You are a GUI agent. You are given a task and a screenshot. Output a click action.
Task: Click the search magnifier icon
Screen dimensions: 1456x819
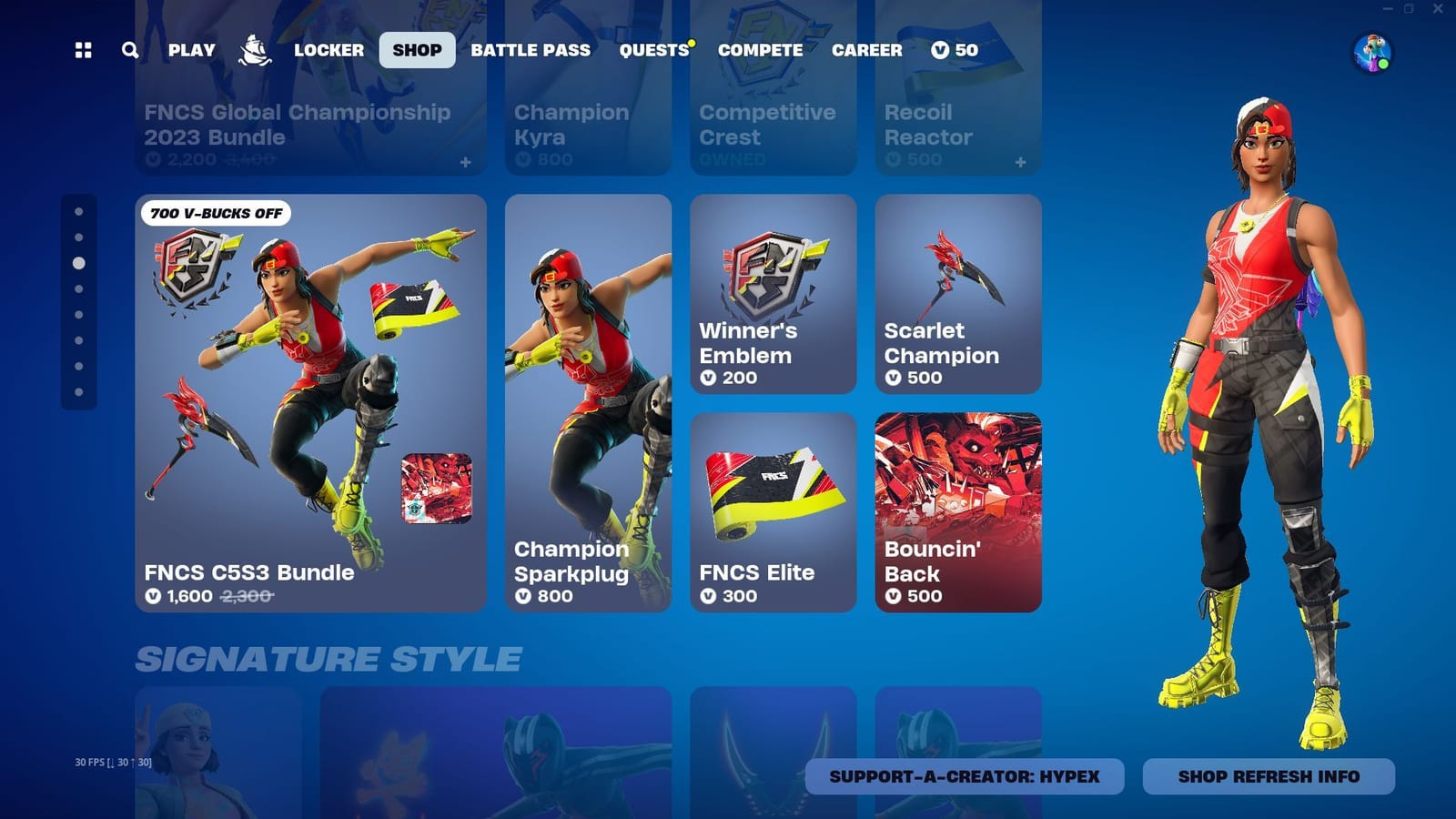tap(129, 50)
